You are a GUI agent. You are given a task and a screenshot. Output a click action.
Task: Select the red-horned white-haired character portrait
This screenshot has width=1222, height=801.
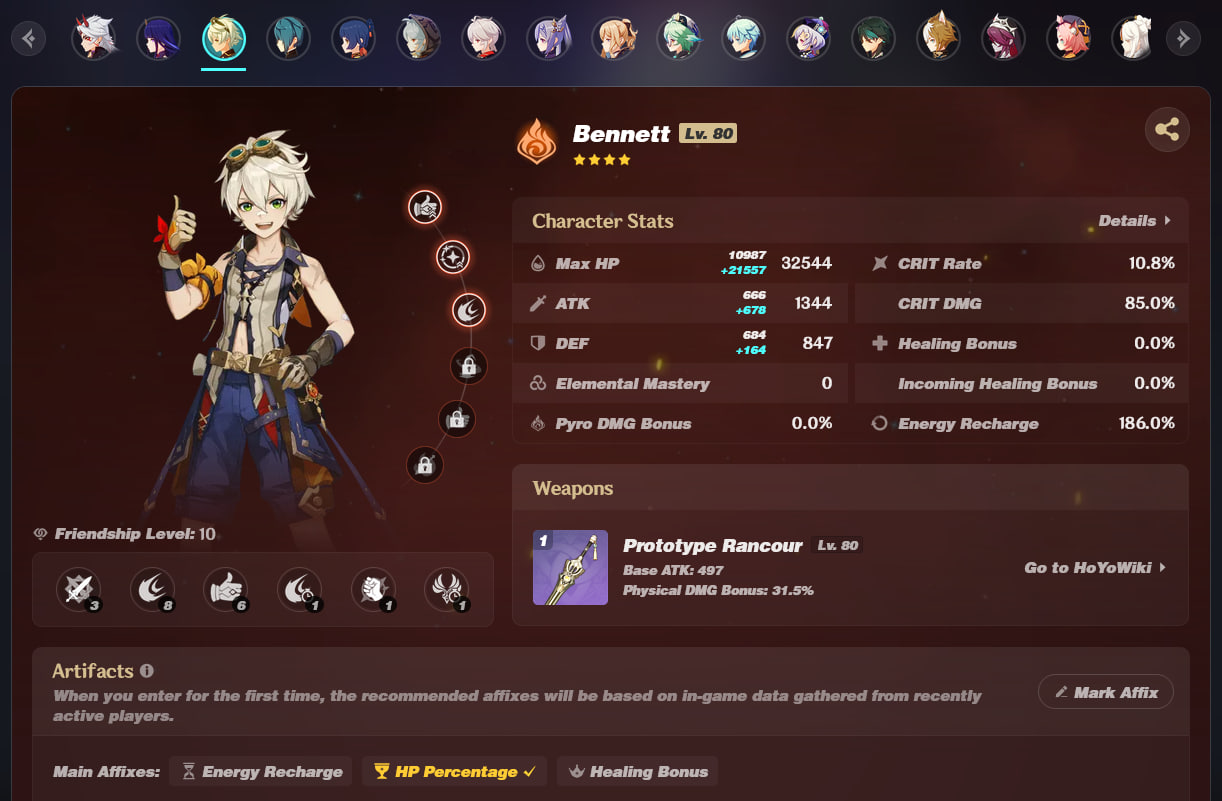coord(93,39)
